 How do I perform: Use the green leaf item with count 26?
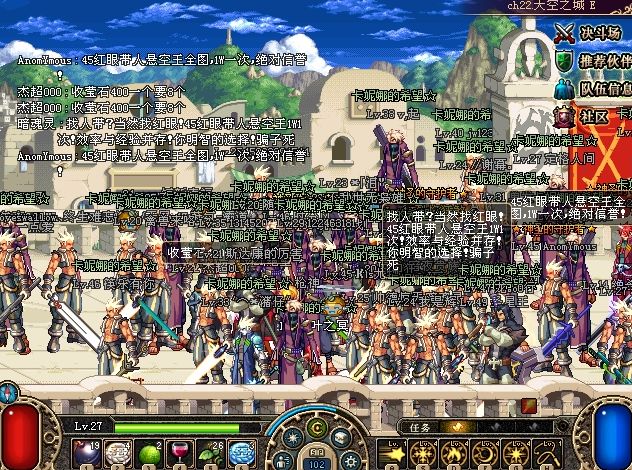click(x=212, y=452)
